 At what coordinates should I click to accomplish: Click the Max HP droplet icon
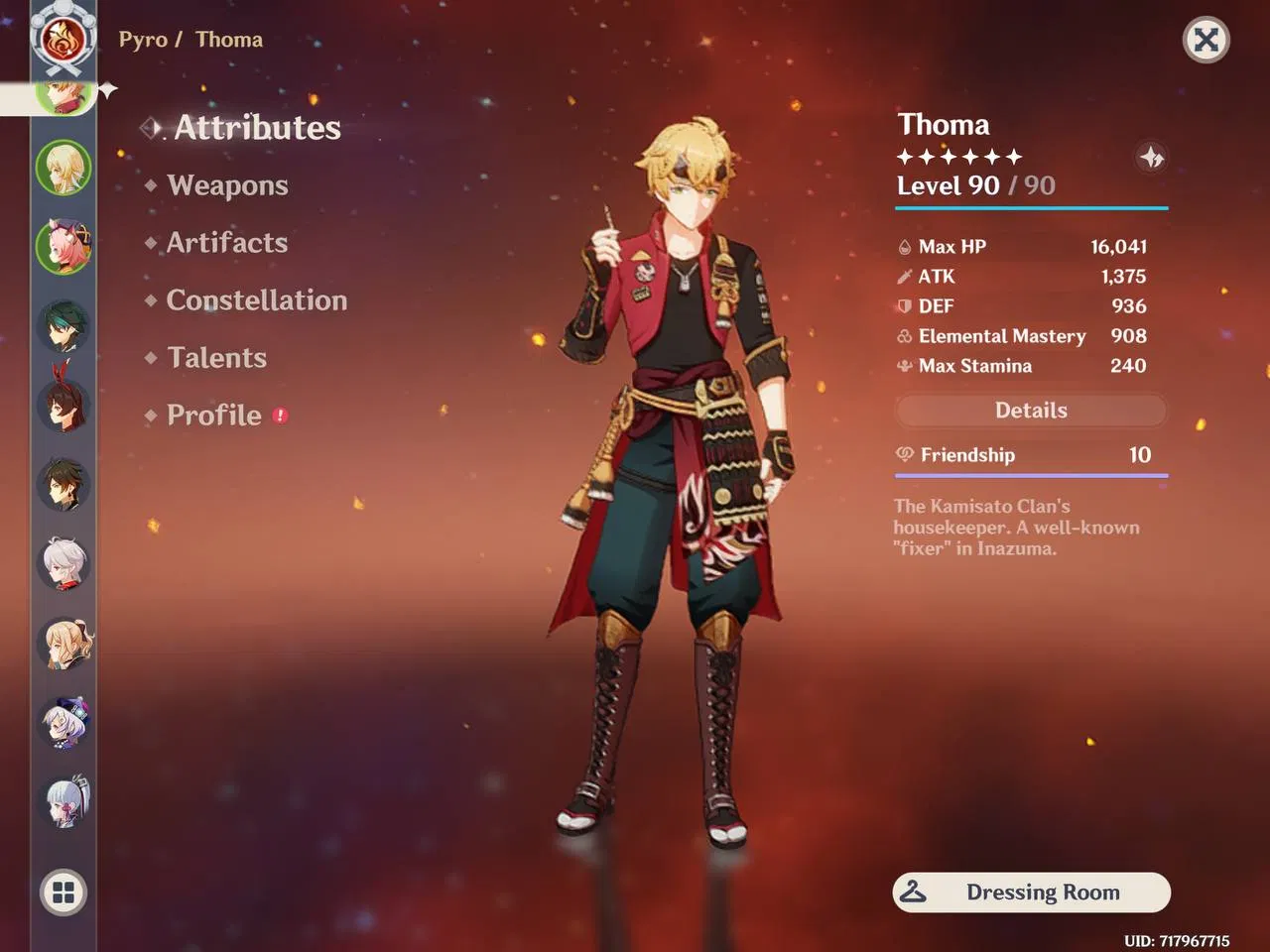[904, 246]
